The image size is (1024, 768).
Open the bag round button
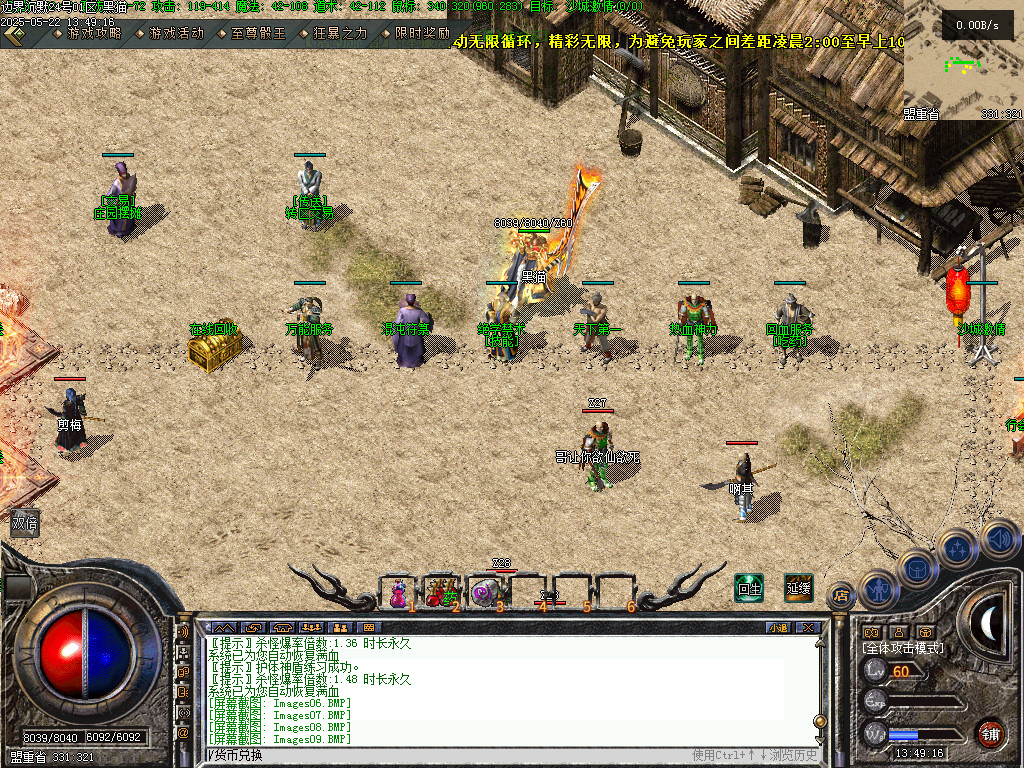917,567
